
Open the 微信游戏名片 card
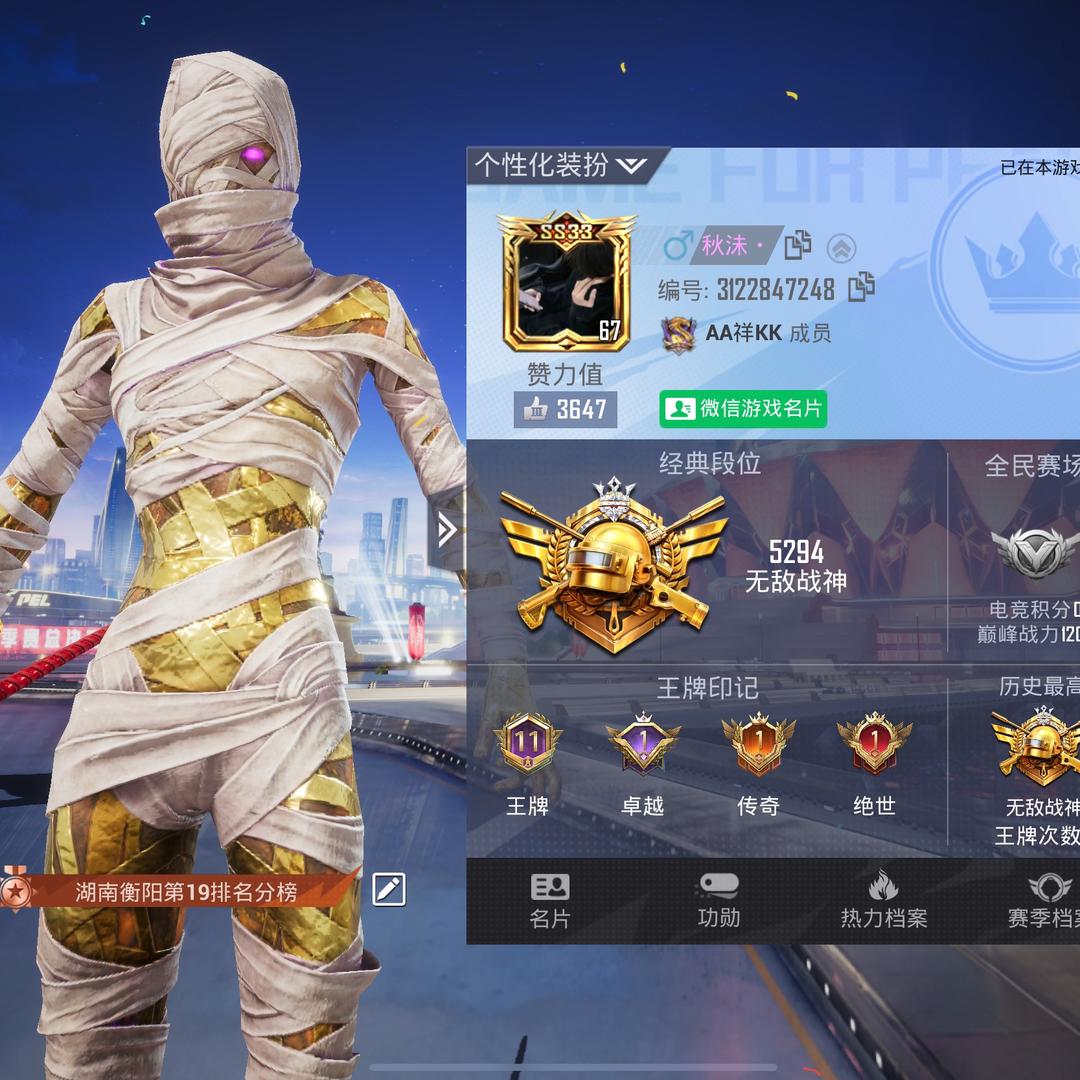(x=743, y=408)
